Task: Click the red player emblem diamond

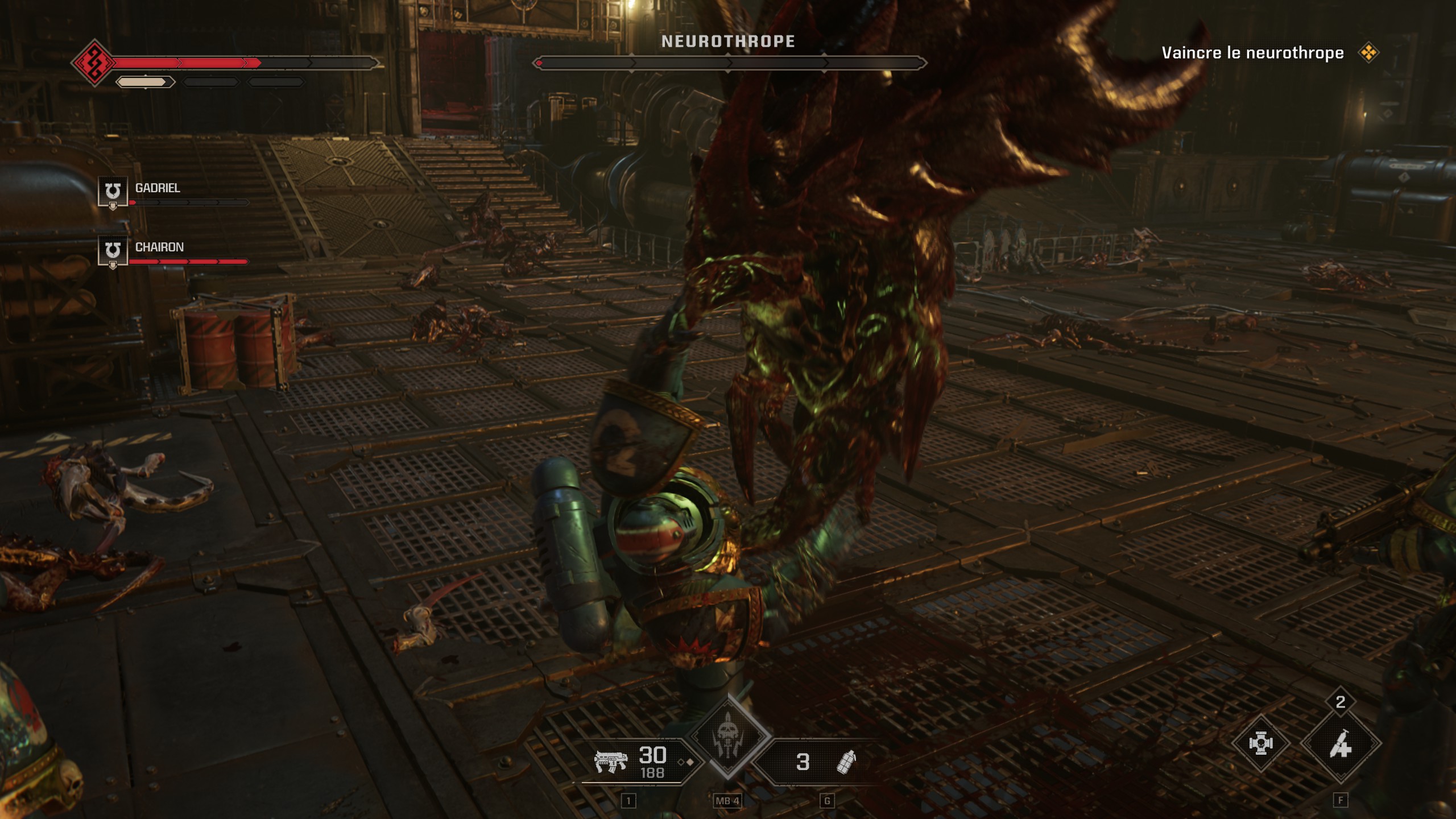Action: coord(94,63)
